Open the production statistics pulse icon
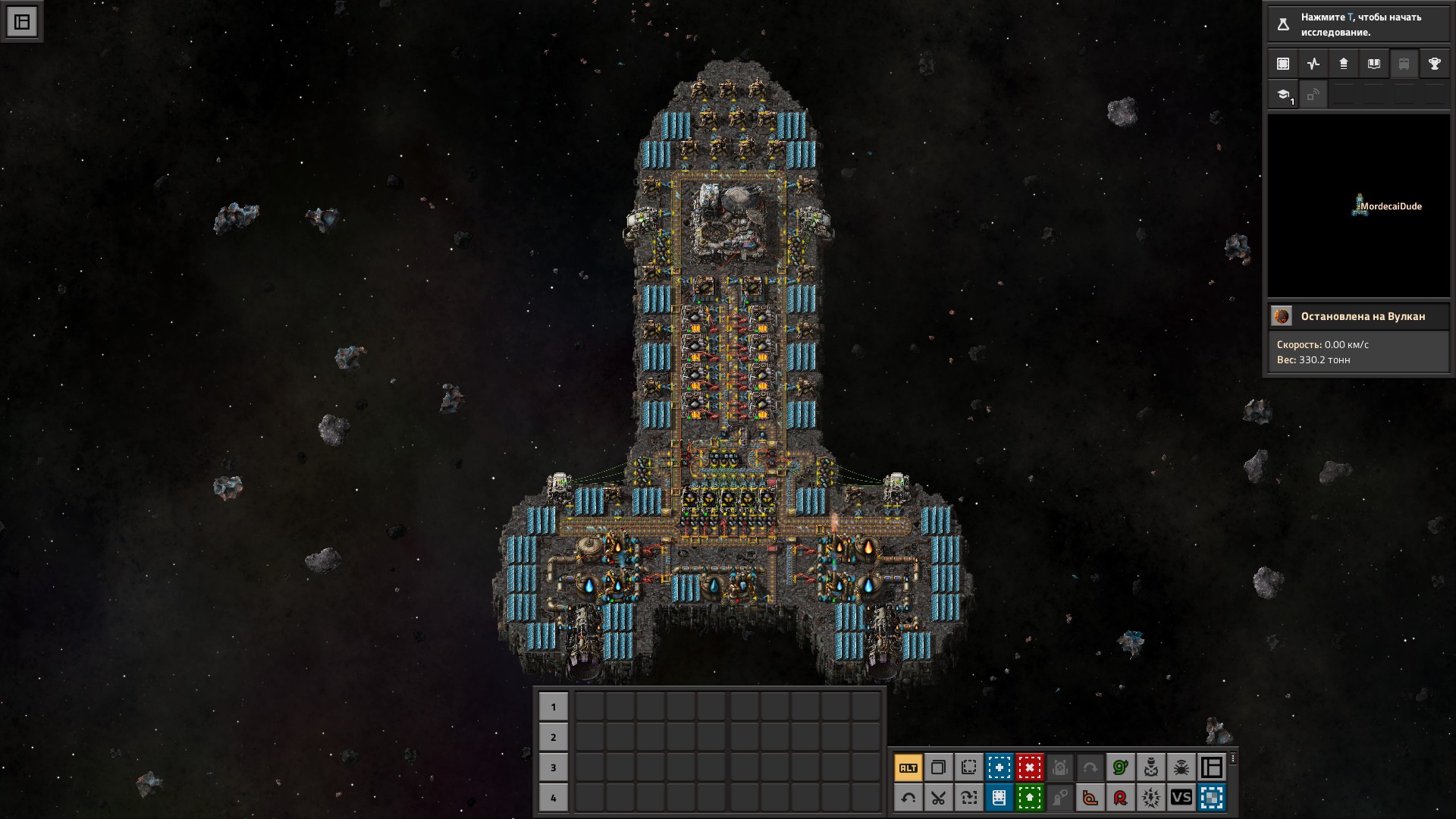The image size is (1456, 819). click(x=1313, y=64)
